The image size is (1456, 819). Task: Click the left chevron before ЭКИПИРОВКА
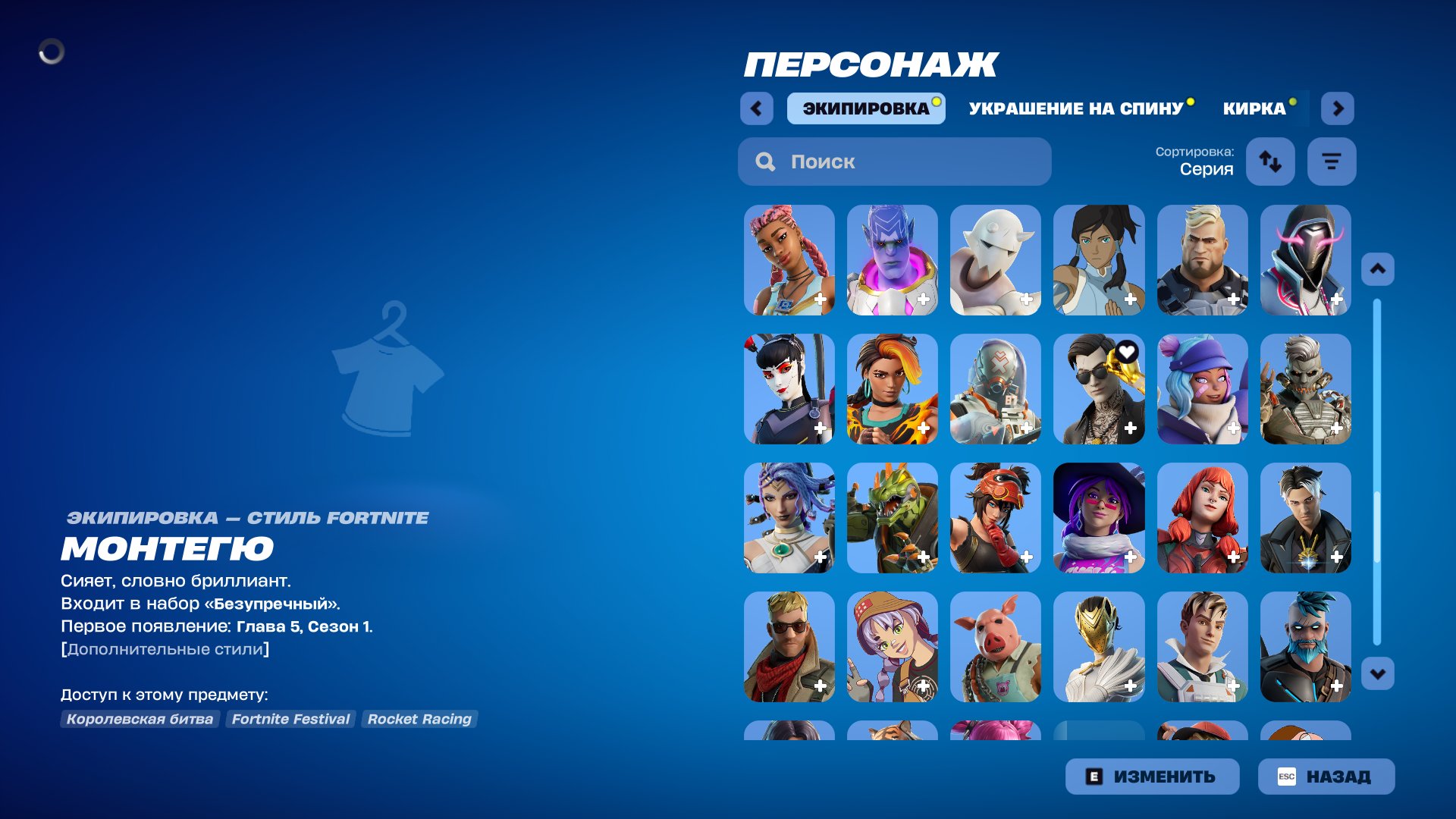pyautogui.click(x=755, y=108)
